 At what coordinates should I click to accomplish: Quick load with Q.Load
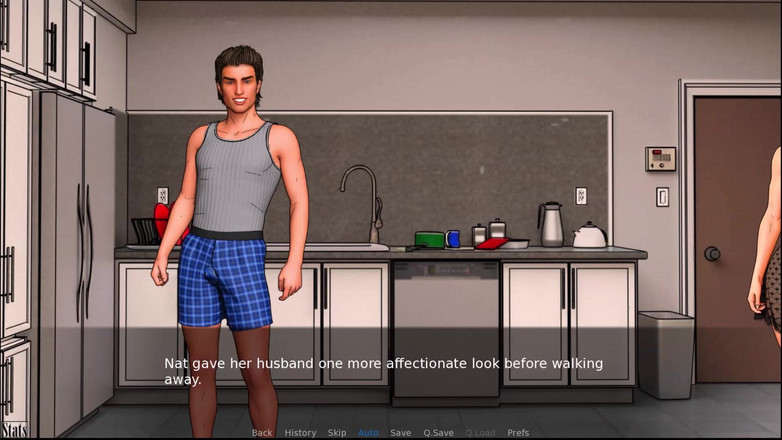pos(480,433)
